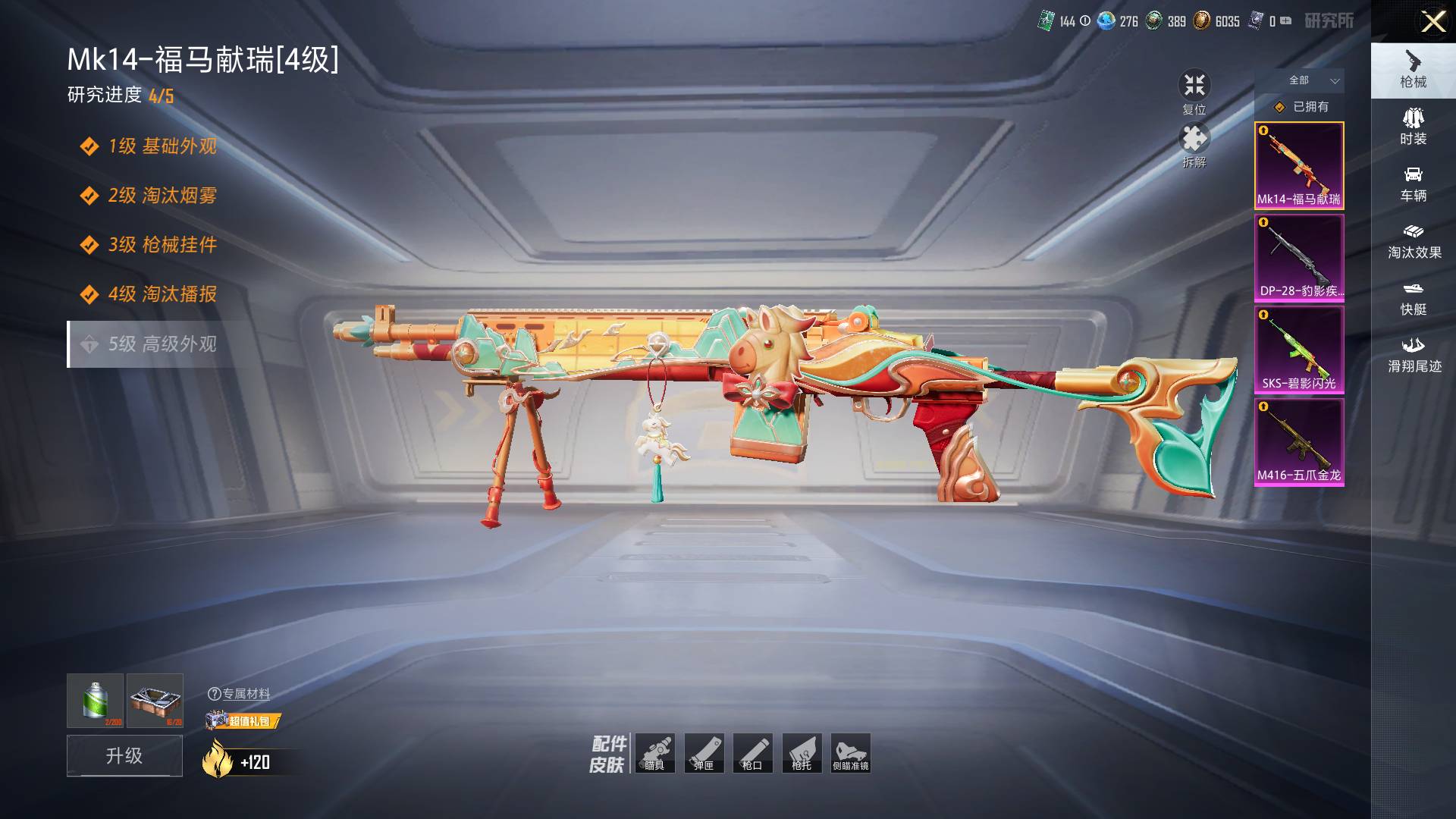Click the 升级 upgrade button
The width and height of the screenshot is (1456, 819).
tap(124, 755)
